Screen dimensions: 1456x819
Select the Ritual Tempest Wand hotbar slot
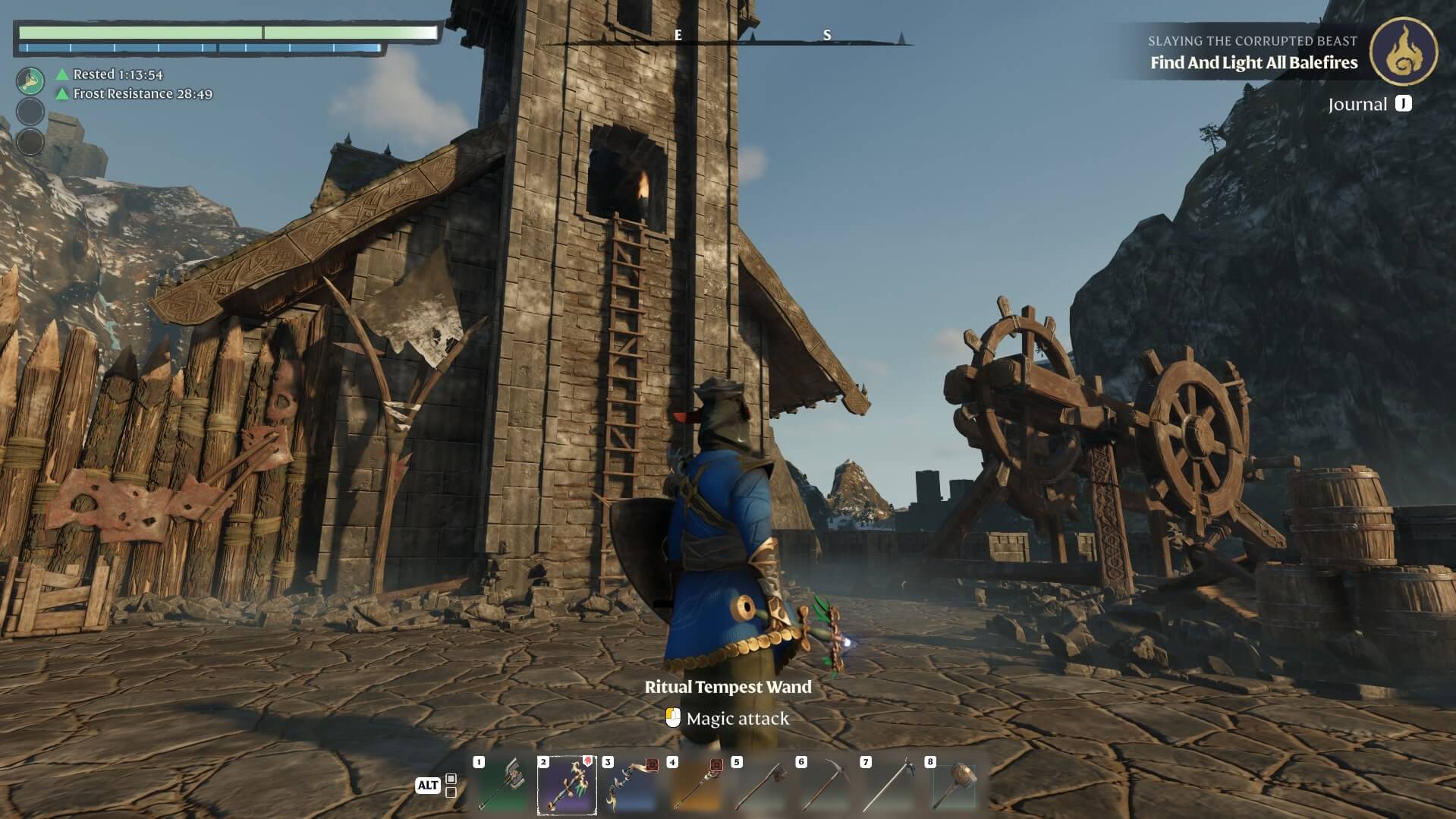(x=567, y=785)
